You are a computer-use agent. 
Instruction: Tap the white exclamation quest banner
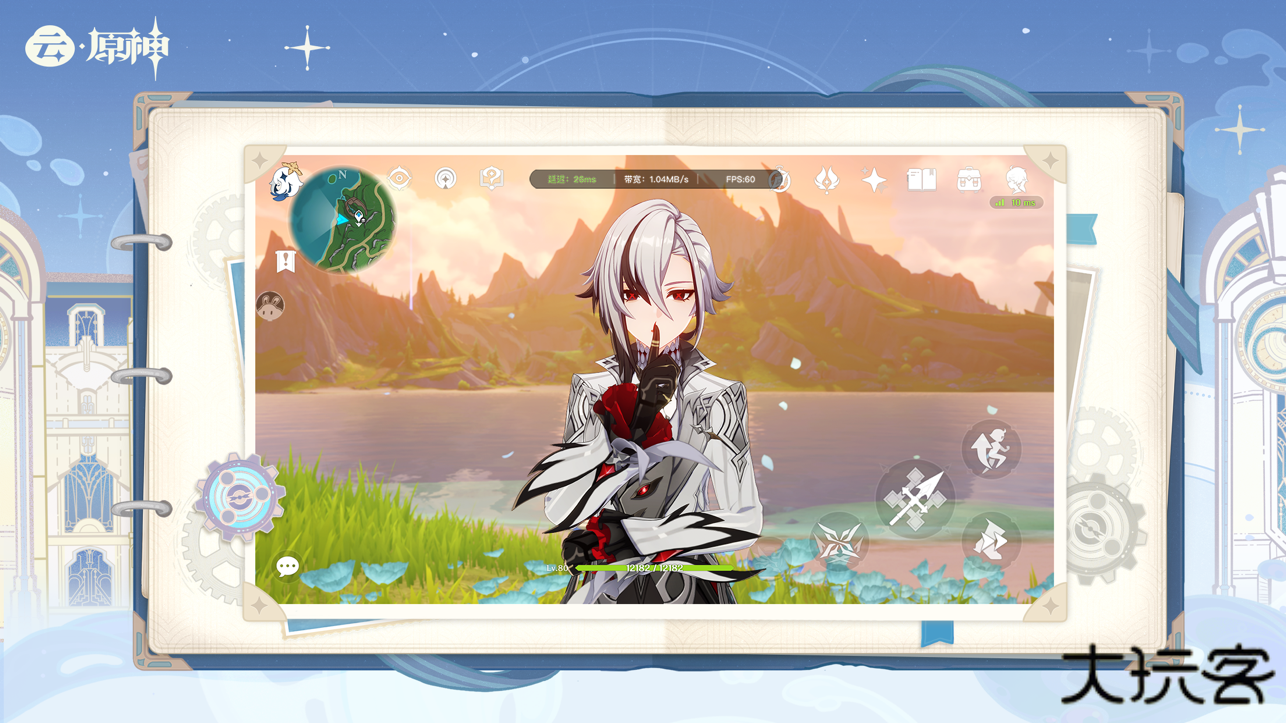click(284, 260)
